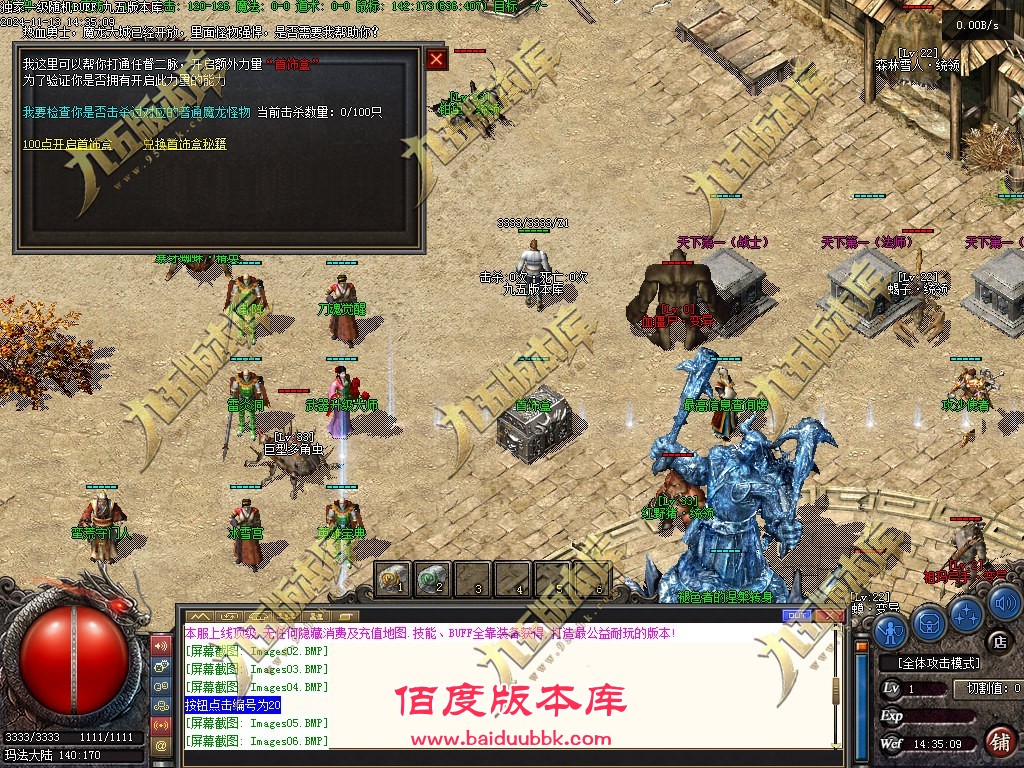Click the chat window OUT button

798,616
